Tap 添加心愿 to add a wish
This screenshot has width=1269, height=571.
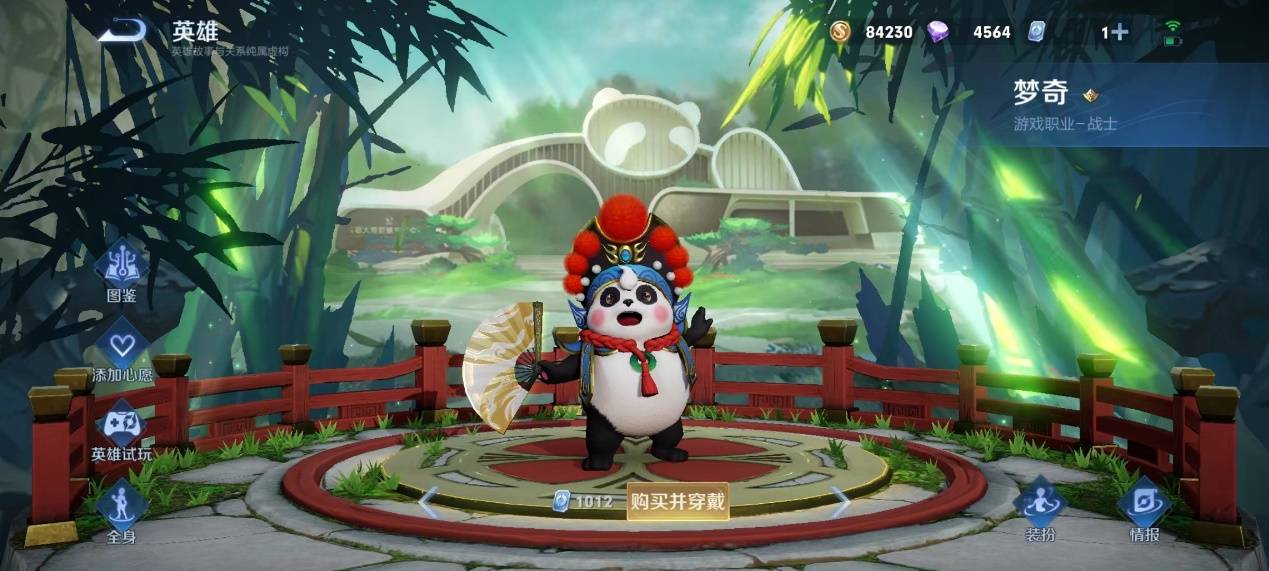pyautogui.click(x=123, y=351)
